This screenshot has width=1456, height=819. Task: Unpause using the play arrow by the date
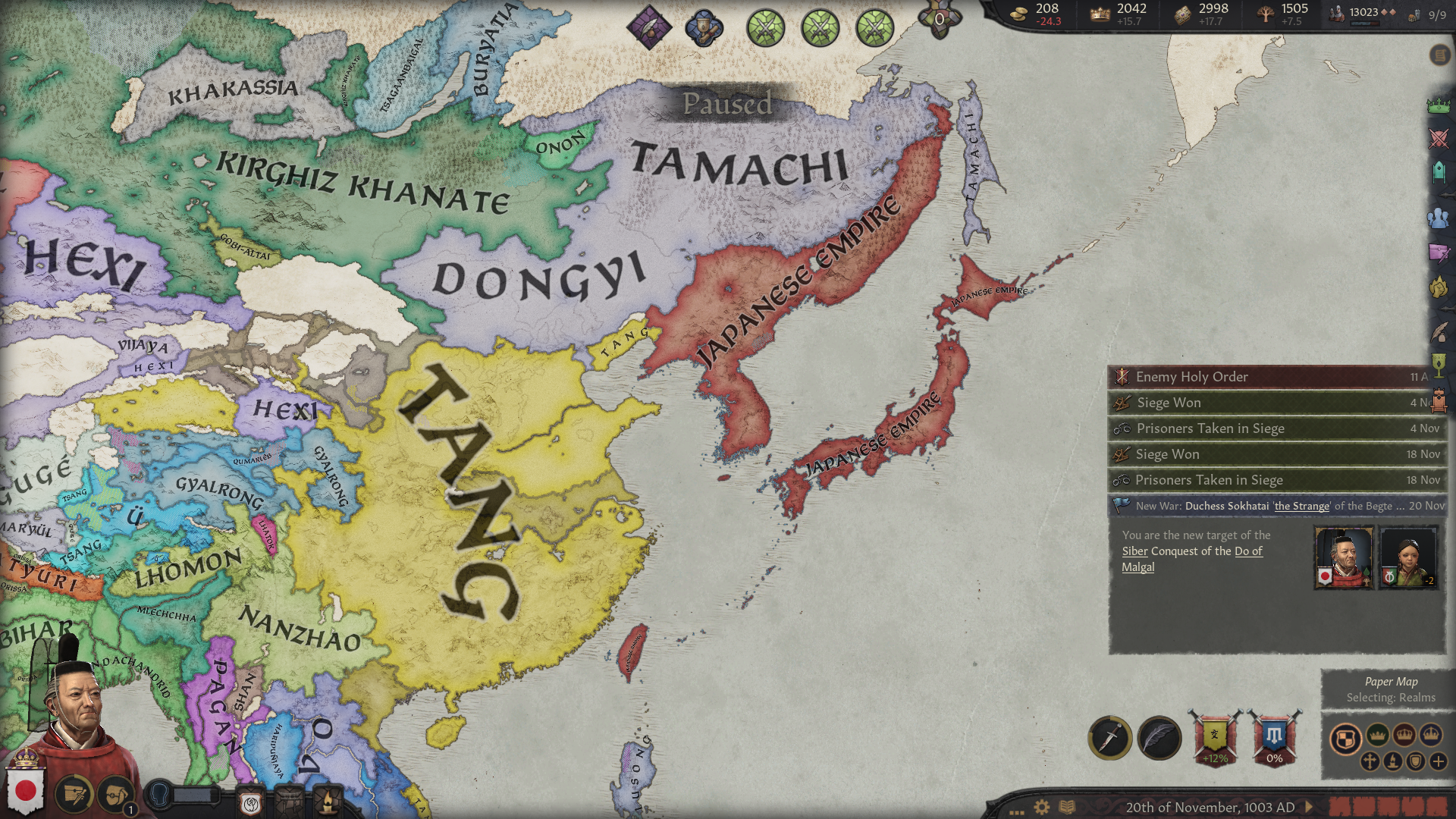click(1308, 808)
